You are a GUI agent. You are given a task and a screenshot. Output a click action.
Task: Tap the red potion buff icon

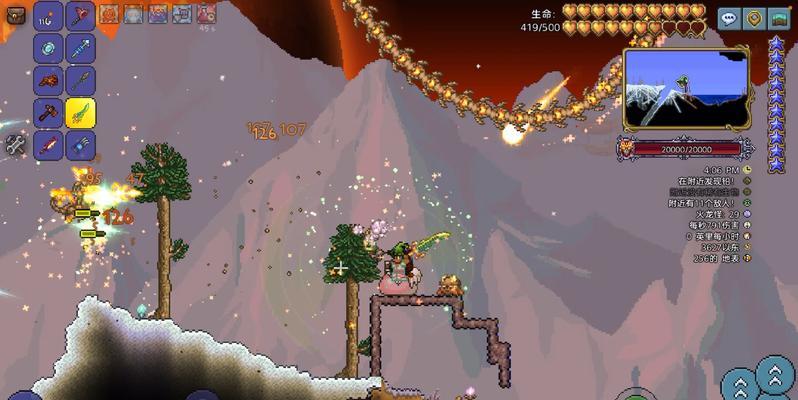coord(206,14)
